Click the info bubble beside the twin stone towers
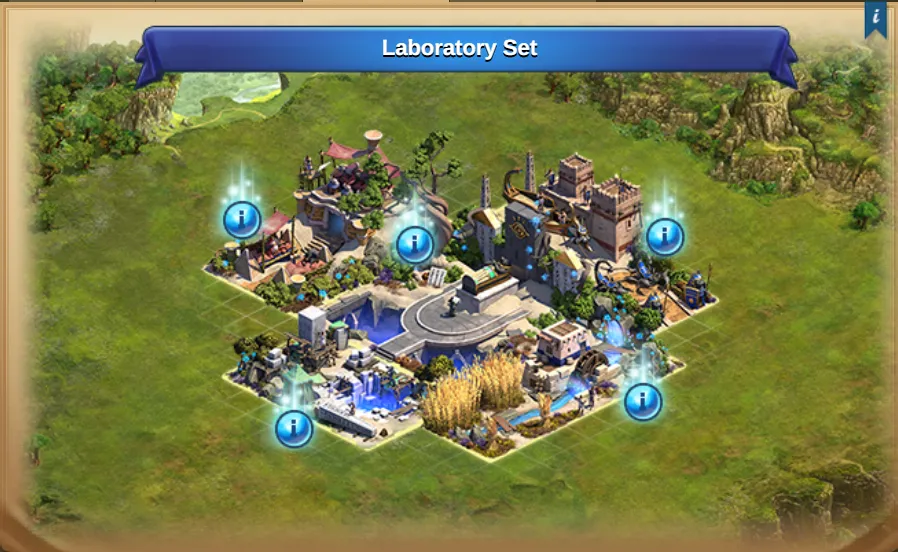 click(665, 237)
